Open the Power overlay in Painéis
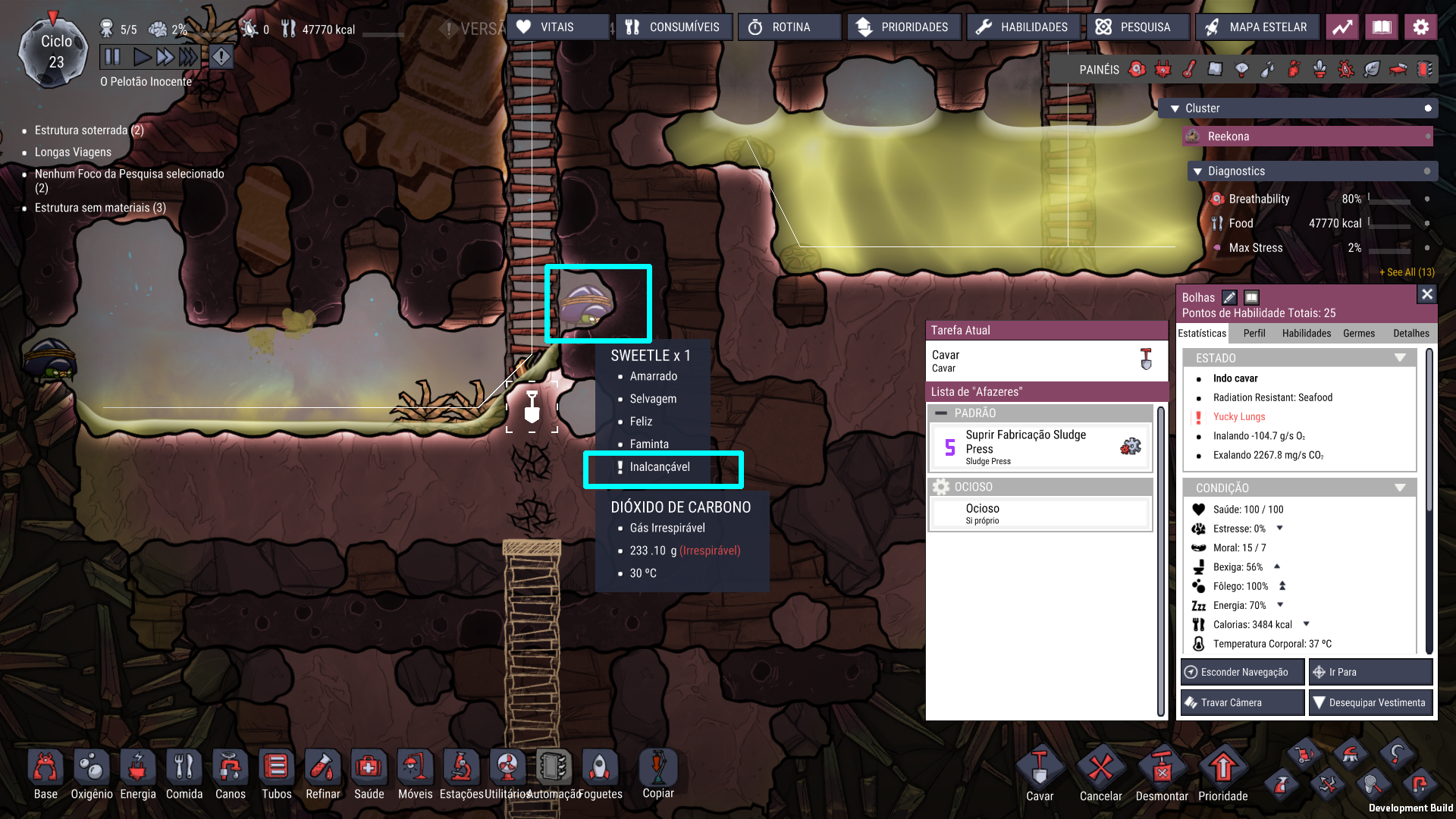1456x819 pixels. tap(1162, 69)
